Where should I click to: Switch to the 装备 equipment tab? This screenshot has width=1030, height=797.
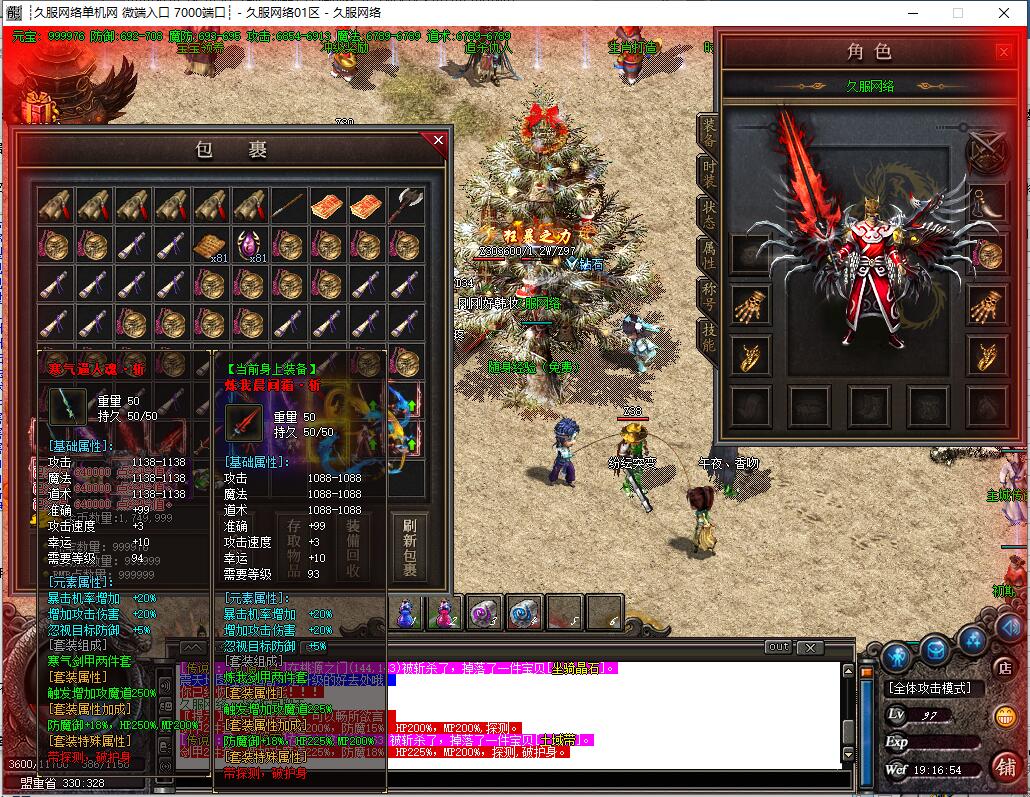click(708, 132)
